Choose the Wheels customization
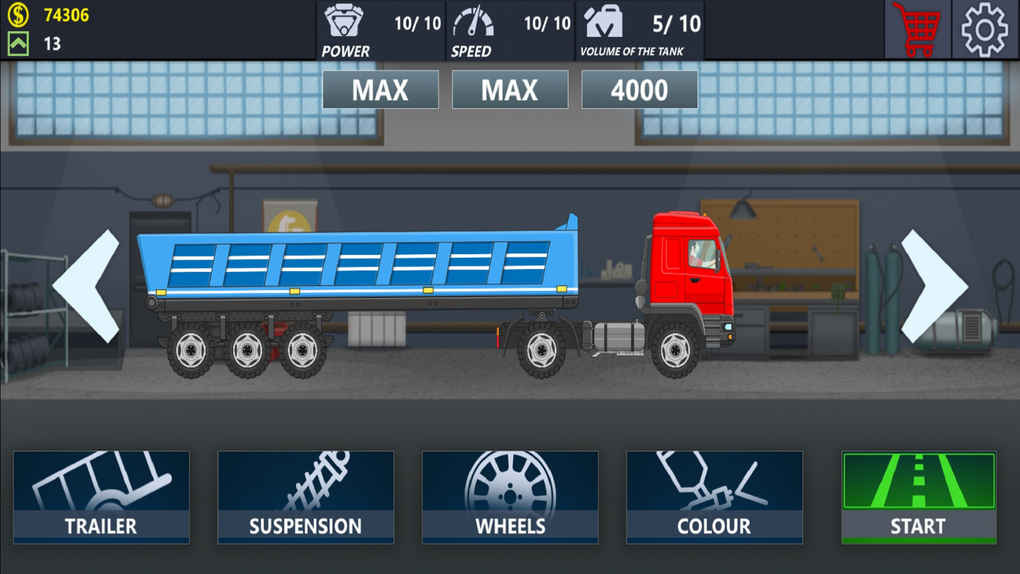Screen dimensions: 1020x574 510,497
